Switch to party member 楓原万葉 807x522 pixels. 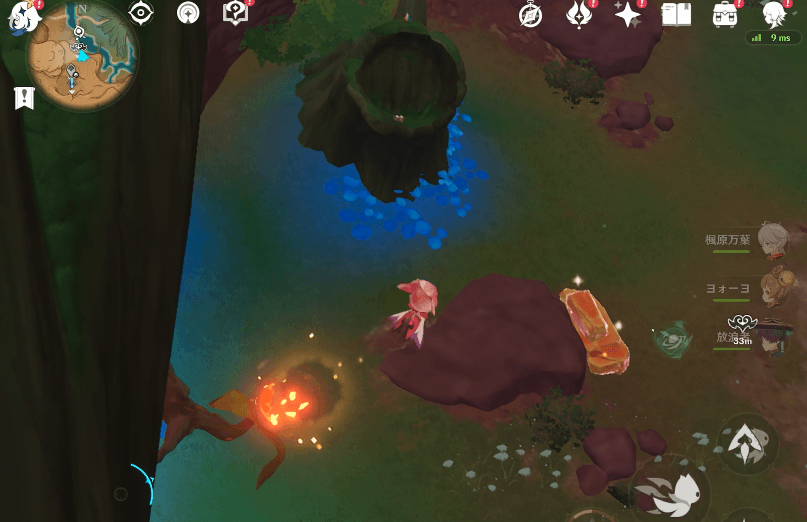pyautogui.click(x=772, y=240)
